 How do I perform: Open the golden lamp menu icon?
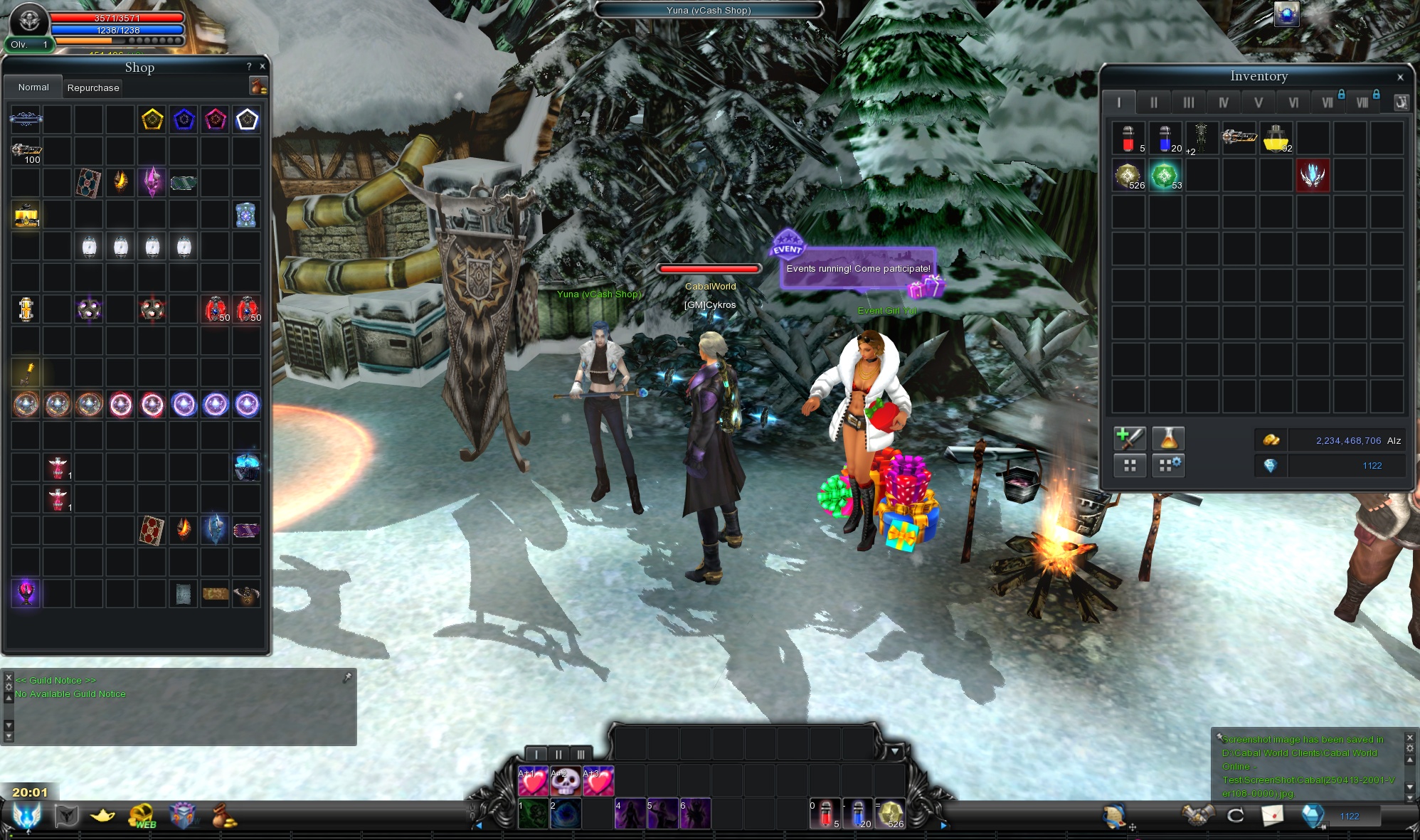pyautogui.click(x=103, y=815)
